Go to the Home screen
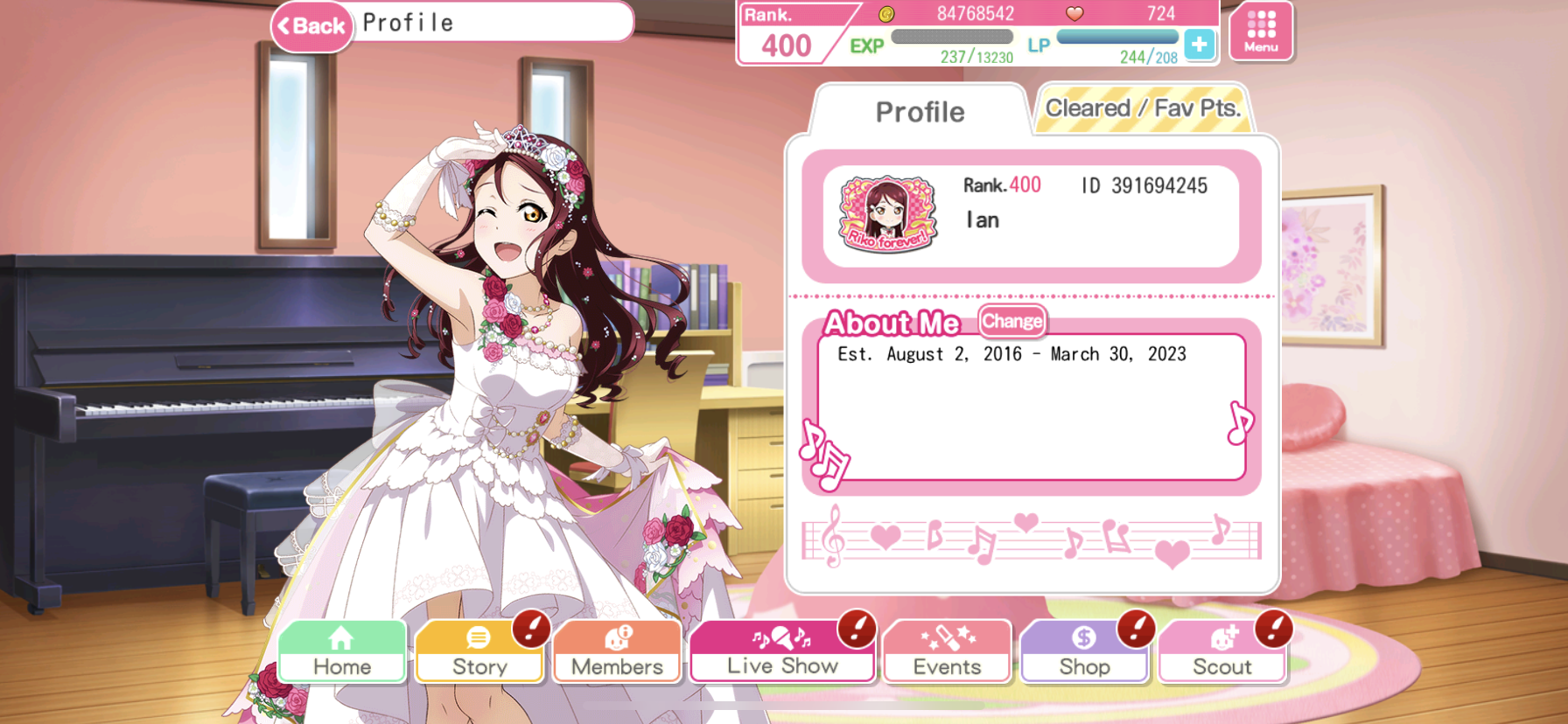 click(342, 651)
